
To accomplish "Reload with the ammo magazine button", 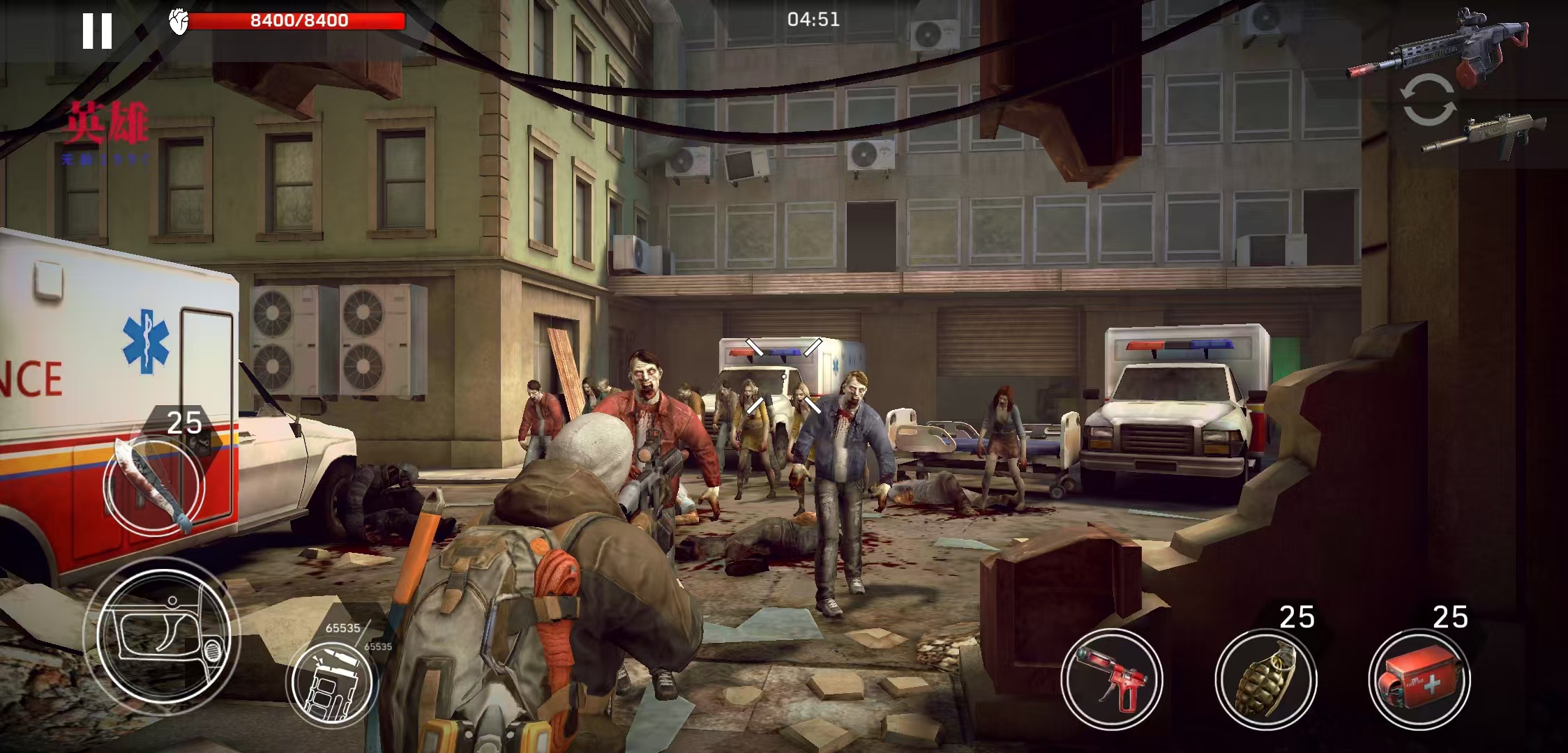I will tap(332, 681).
